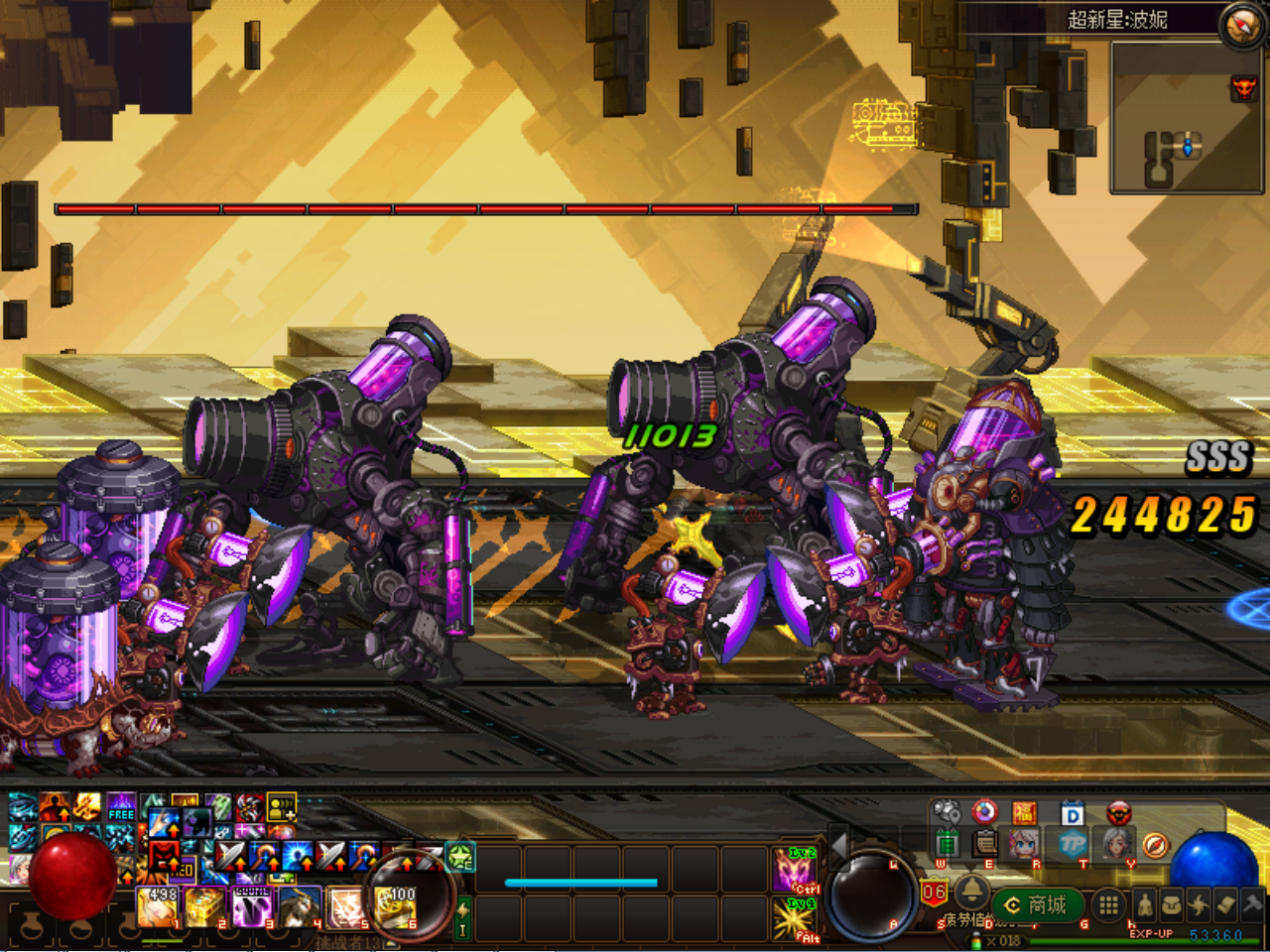The height and width of the screenshot is (952, 1270).
Task: Open the 福 fortune event icon
Action: [1025, 813]
